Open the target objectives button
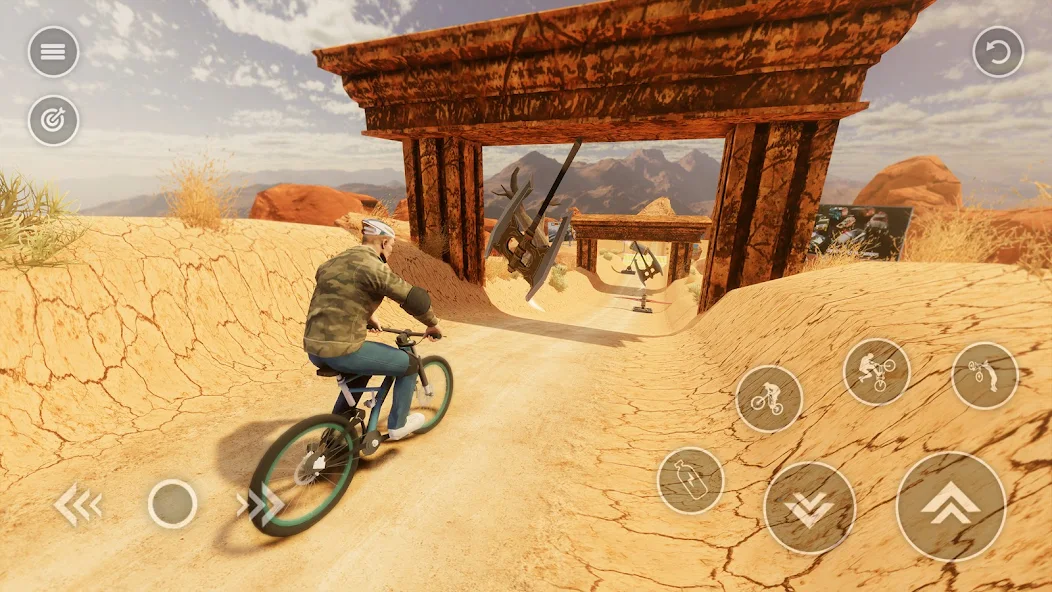The width and height of the screenshot is (1052, 592). 53,120
